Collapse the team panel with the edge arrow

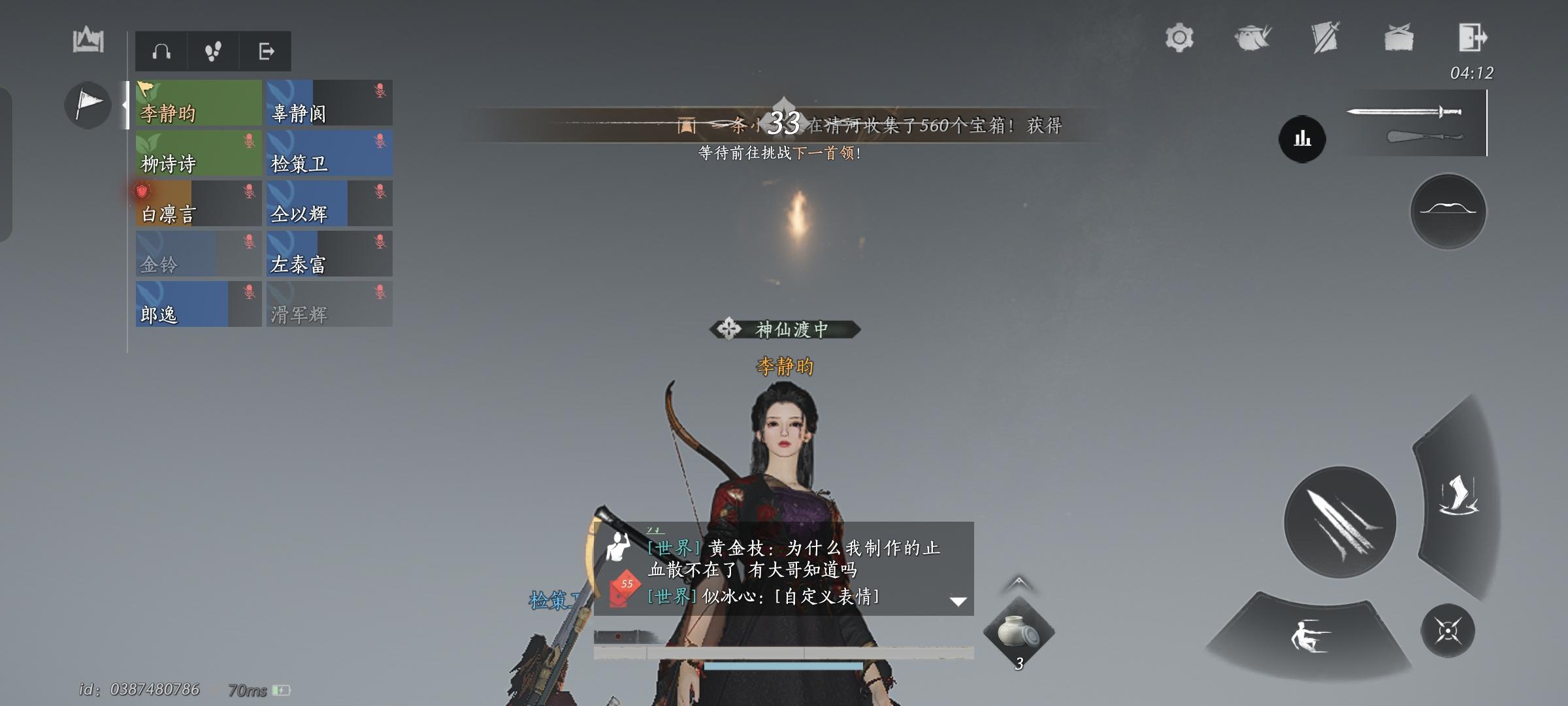[125, 103]
